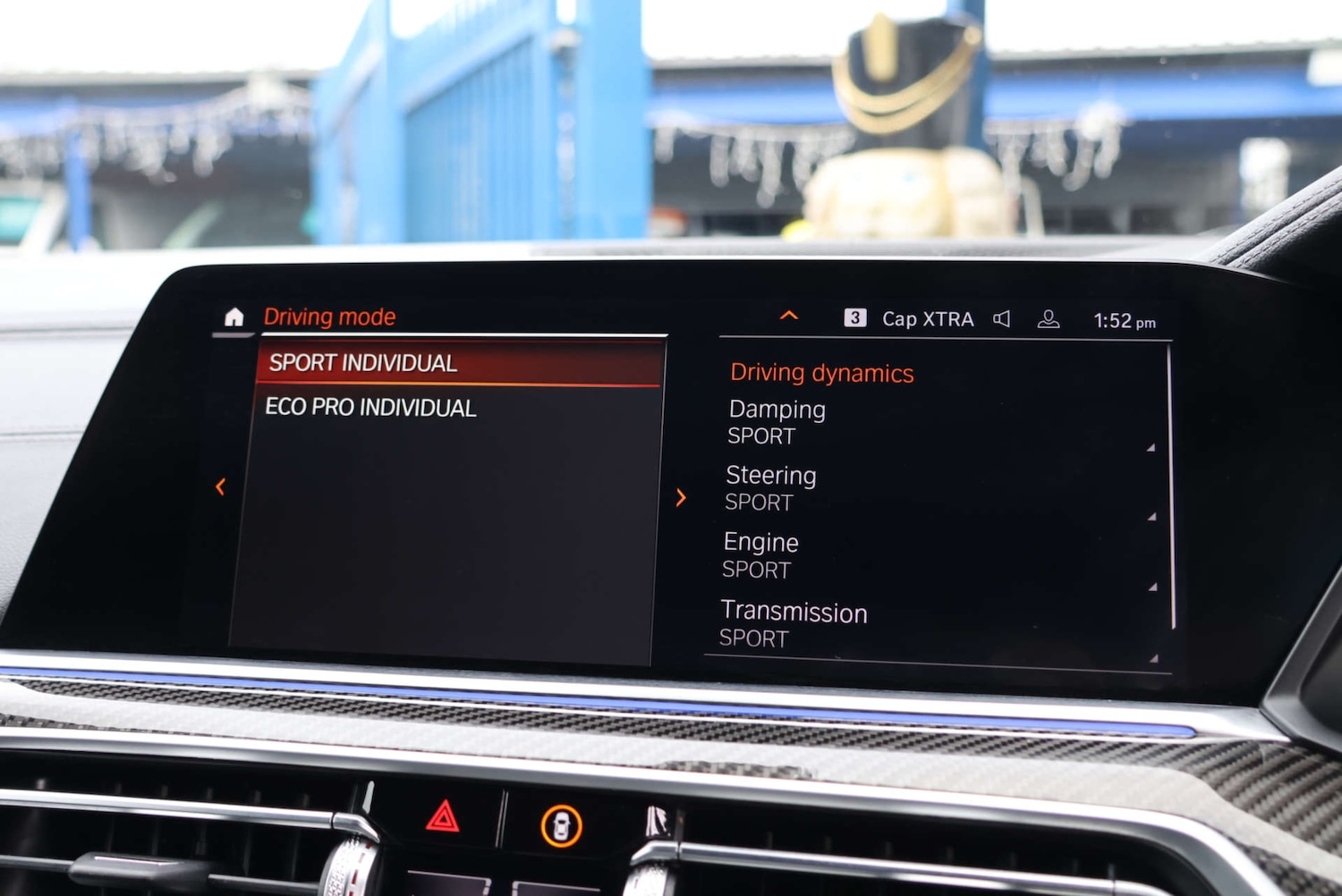
Task: Open driver profile via person icon
Action: tap(1049, 317)
